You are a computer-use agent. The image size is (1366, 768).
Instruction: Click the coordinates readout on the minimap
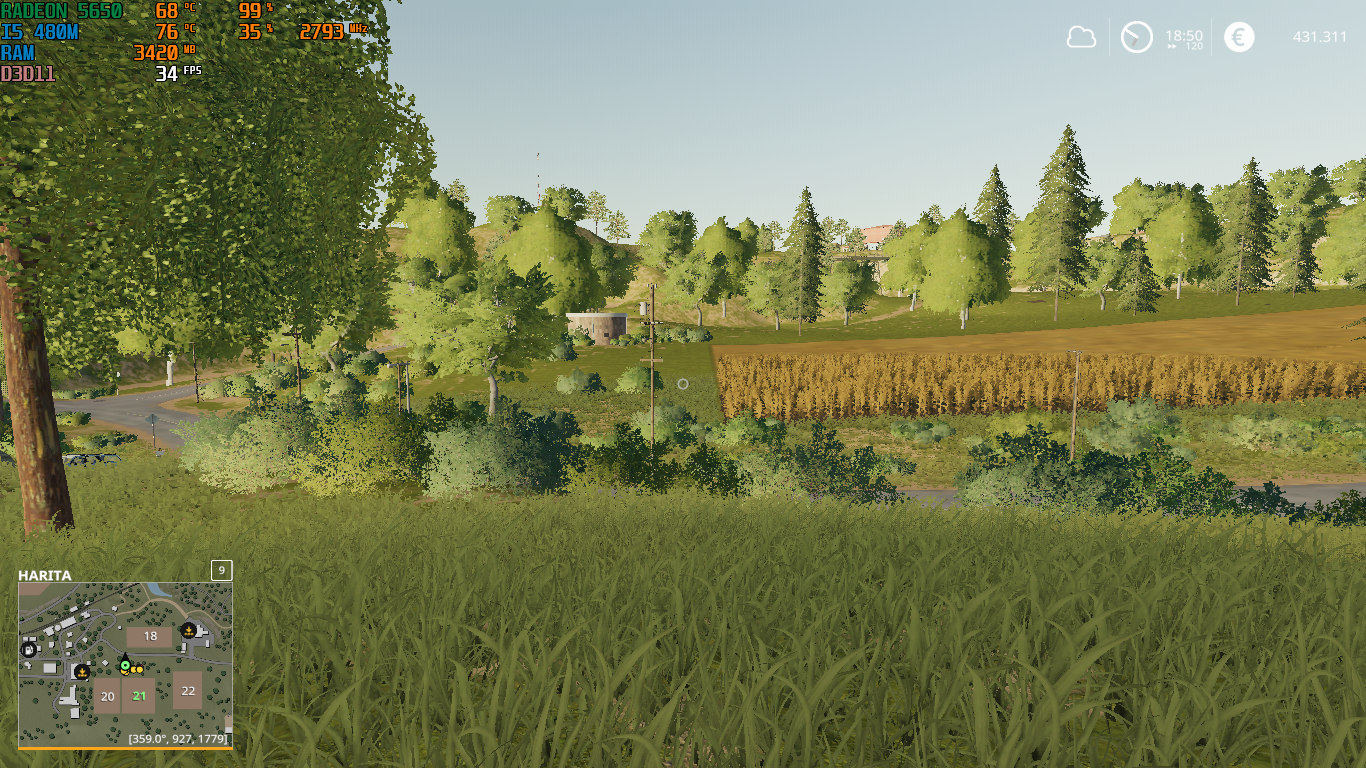[178, 738]
